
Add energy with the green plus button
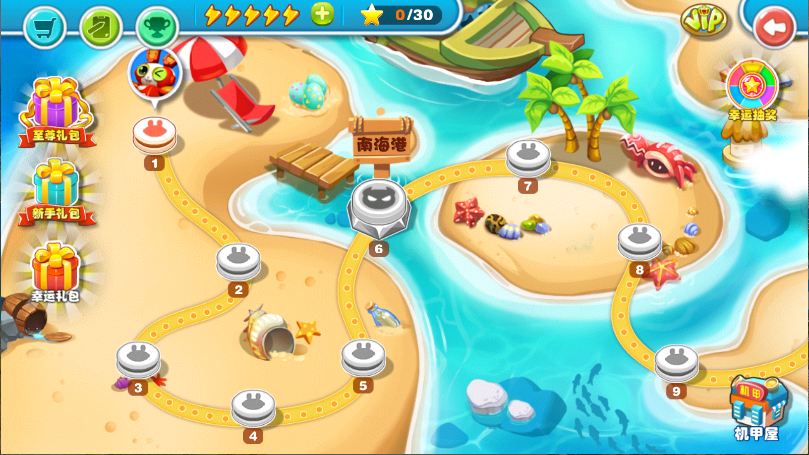tap(322, 14)
